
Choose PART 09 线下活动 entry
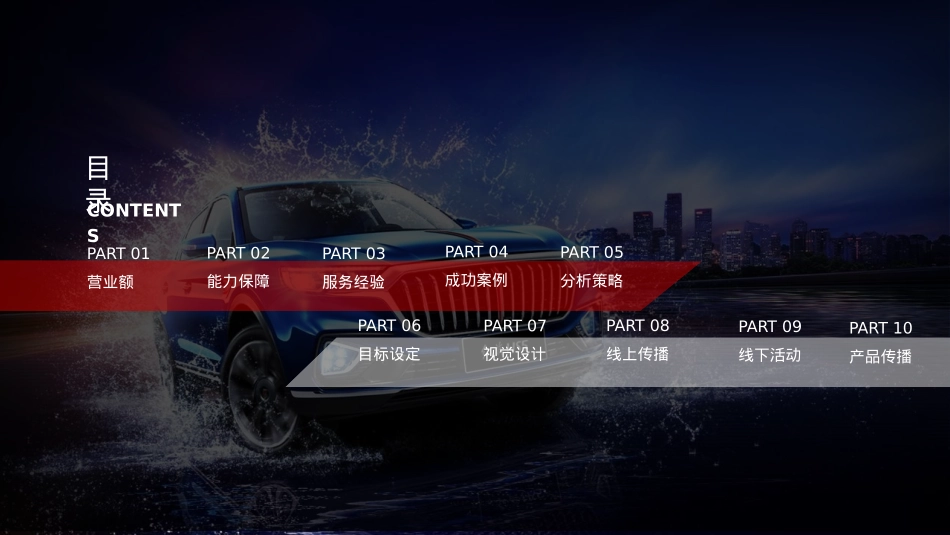pyautogui.click(x=769, y=354)
